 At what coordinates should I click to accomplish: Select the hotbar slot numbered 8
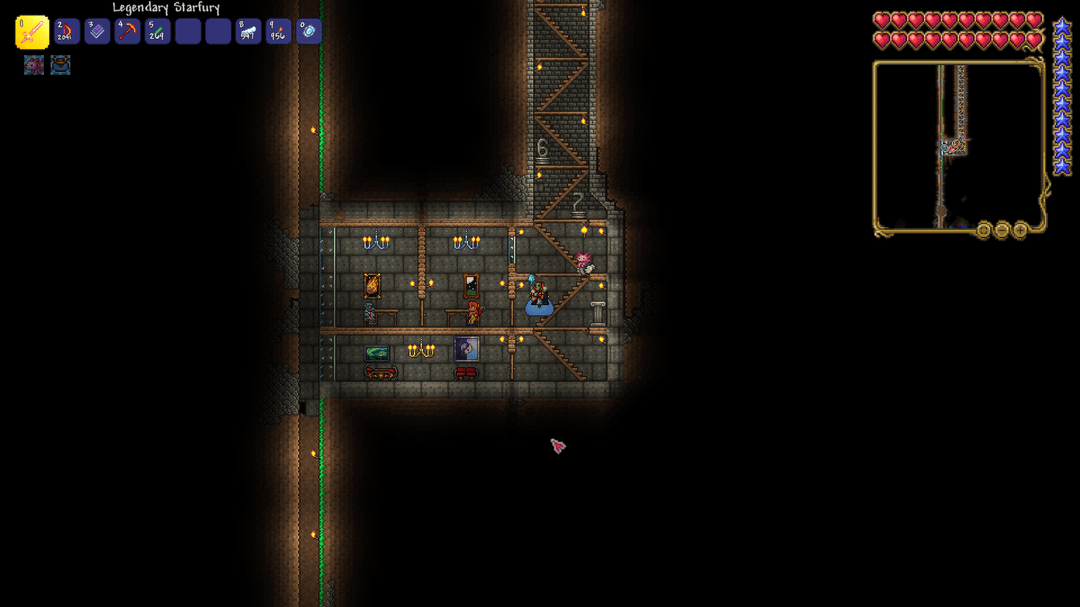[x=248, y=32]
